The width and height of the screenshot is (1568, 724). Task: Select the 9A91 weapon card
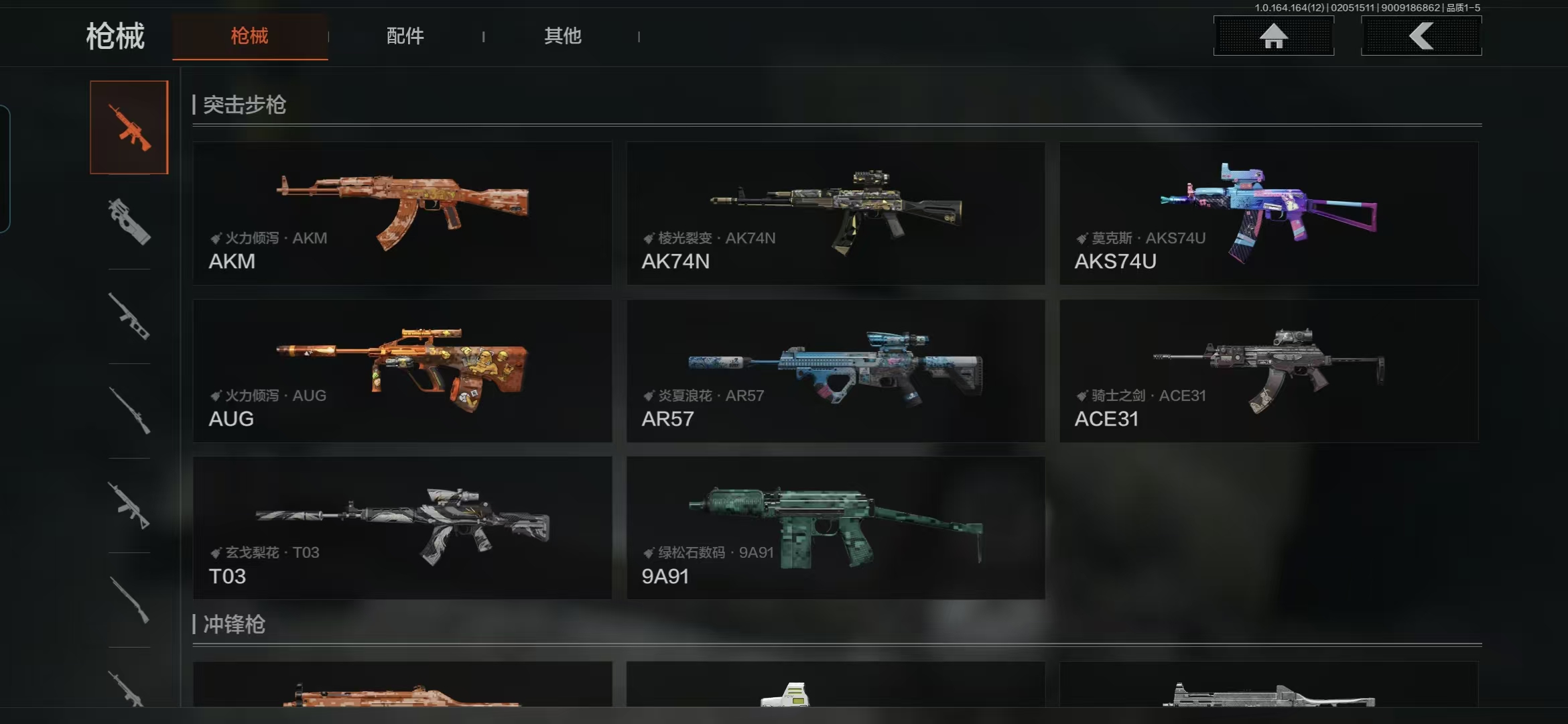click(x=836, y=528)
